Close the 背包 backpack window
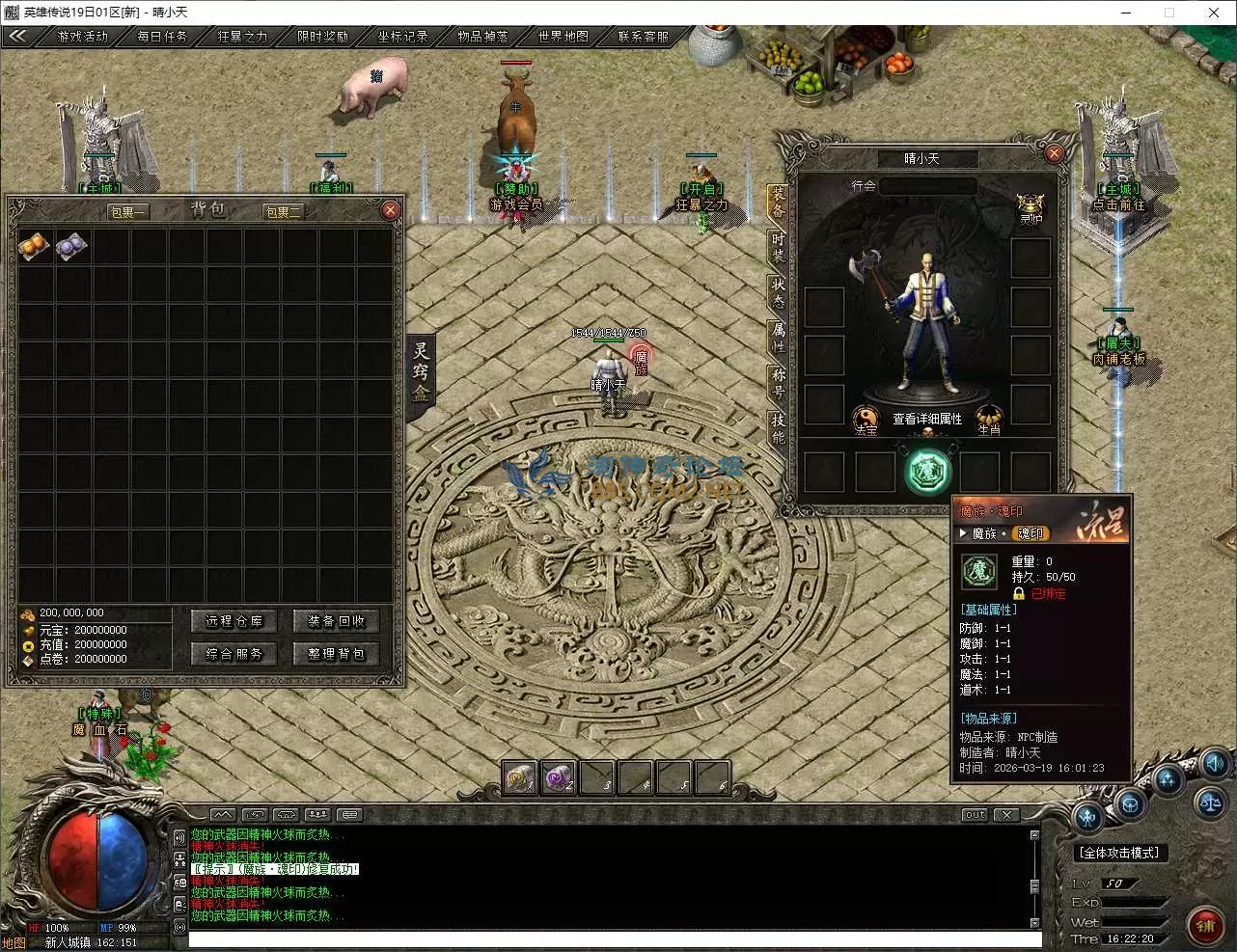This screenshot has width=1237, height=952. click(x=391, y=210)
